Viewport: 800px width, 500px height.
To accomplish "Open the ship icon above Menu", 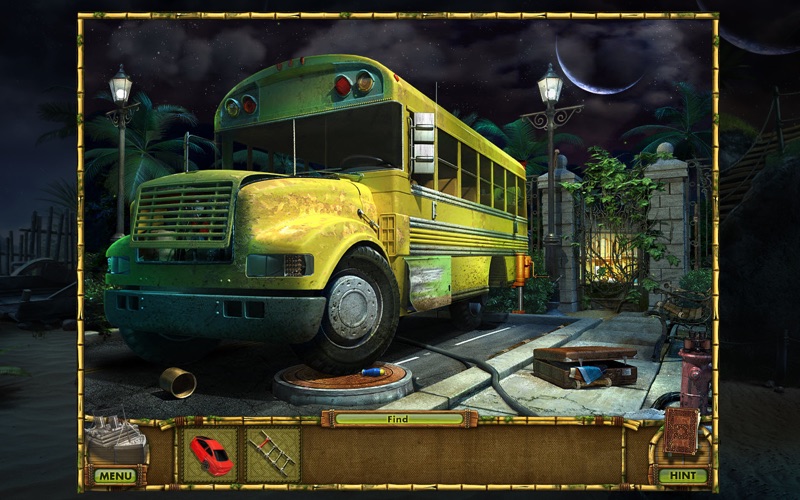I will pos(116,440).
